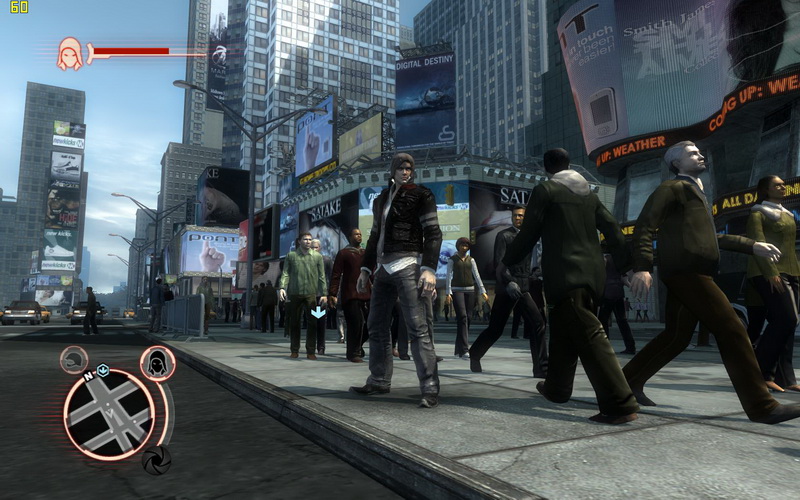Click the hooded head portrait beside health bar

pyautogui.click(x=70, y=53)
